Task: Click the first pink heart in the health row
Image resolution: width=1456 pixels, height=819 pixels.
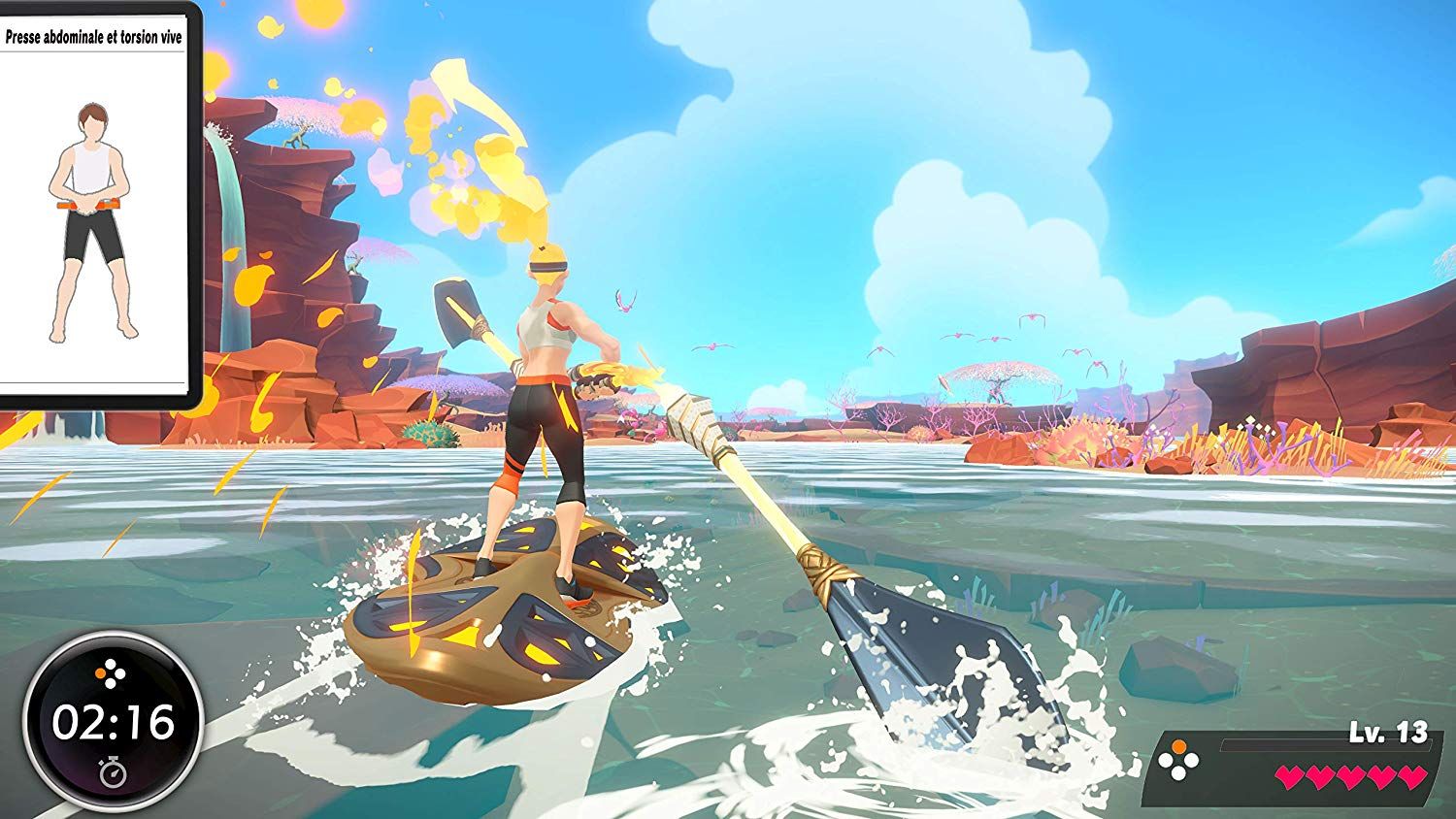Action: click(x=1290, y=776)
